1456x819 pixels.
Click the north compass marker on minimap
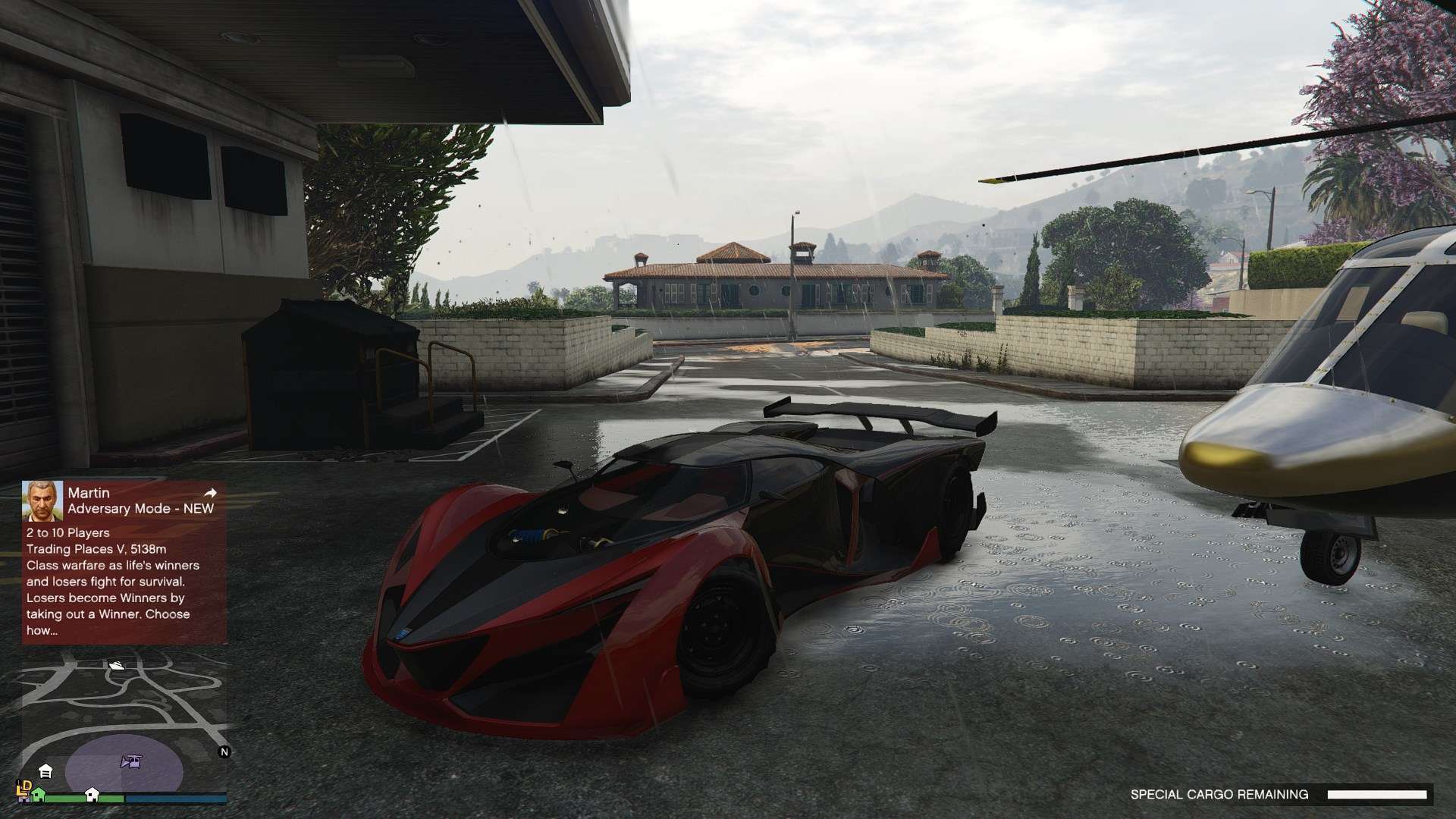tap(224, 752)
